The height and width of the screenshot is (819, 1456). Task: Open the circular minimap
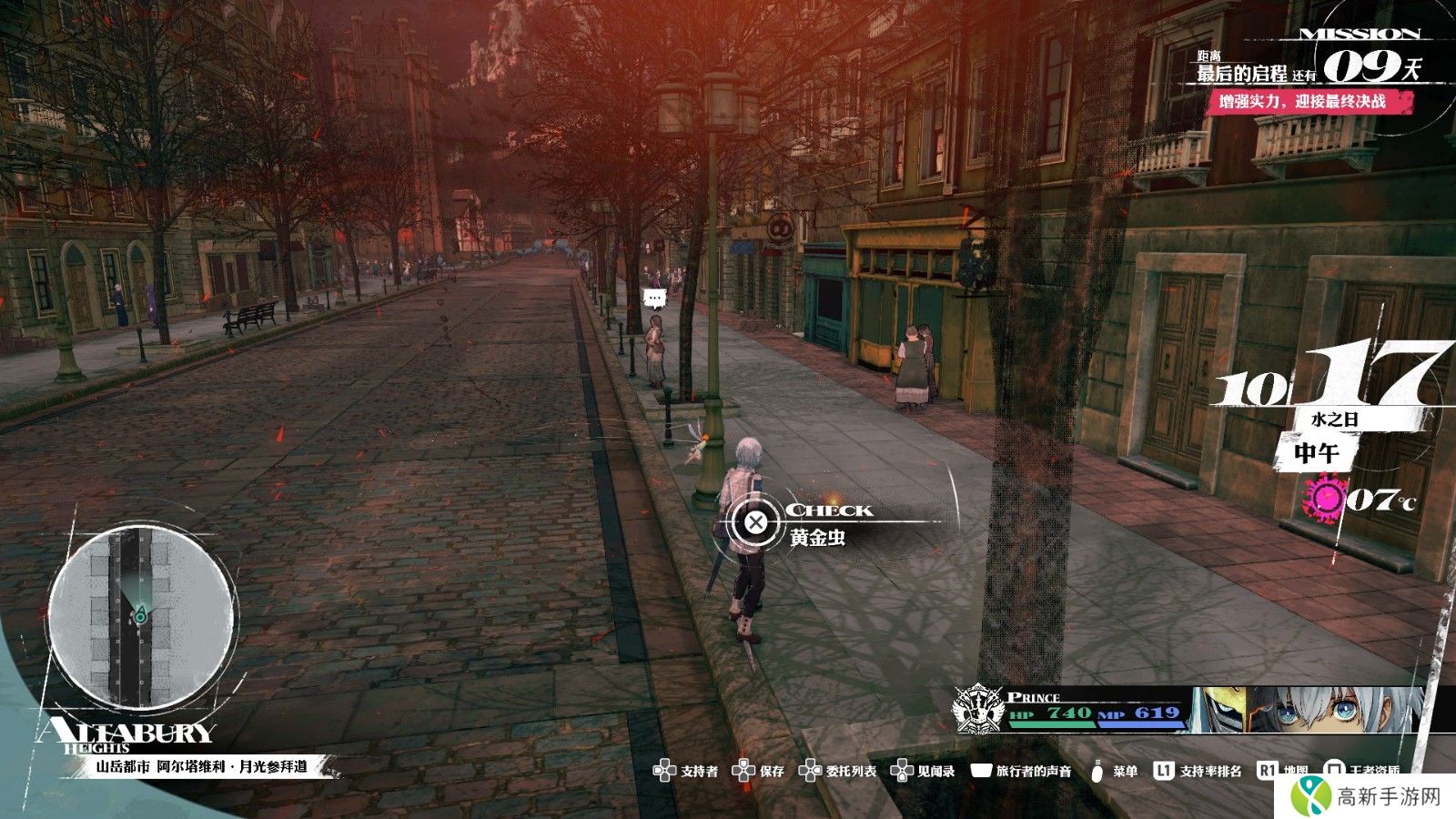coord(141,617)
